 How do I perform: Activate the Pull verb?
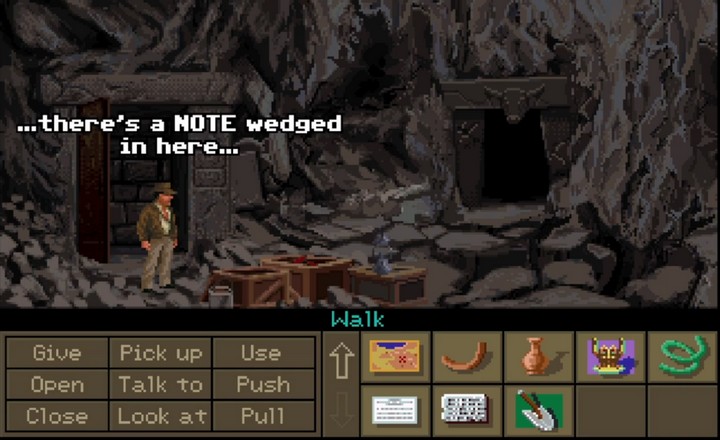[x=261, y=415]
